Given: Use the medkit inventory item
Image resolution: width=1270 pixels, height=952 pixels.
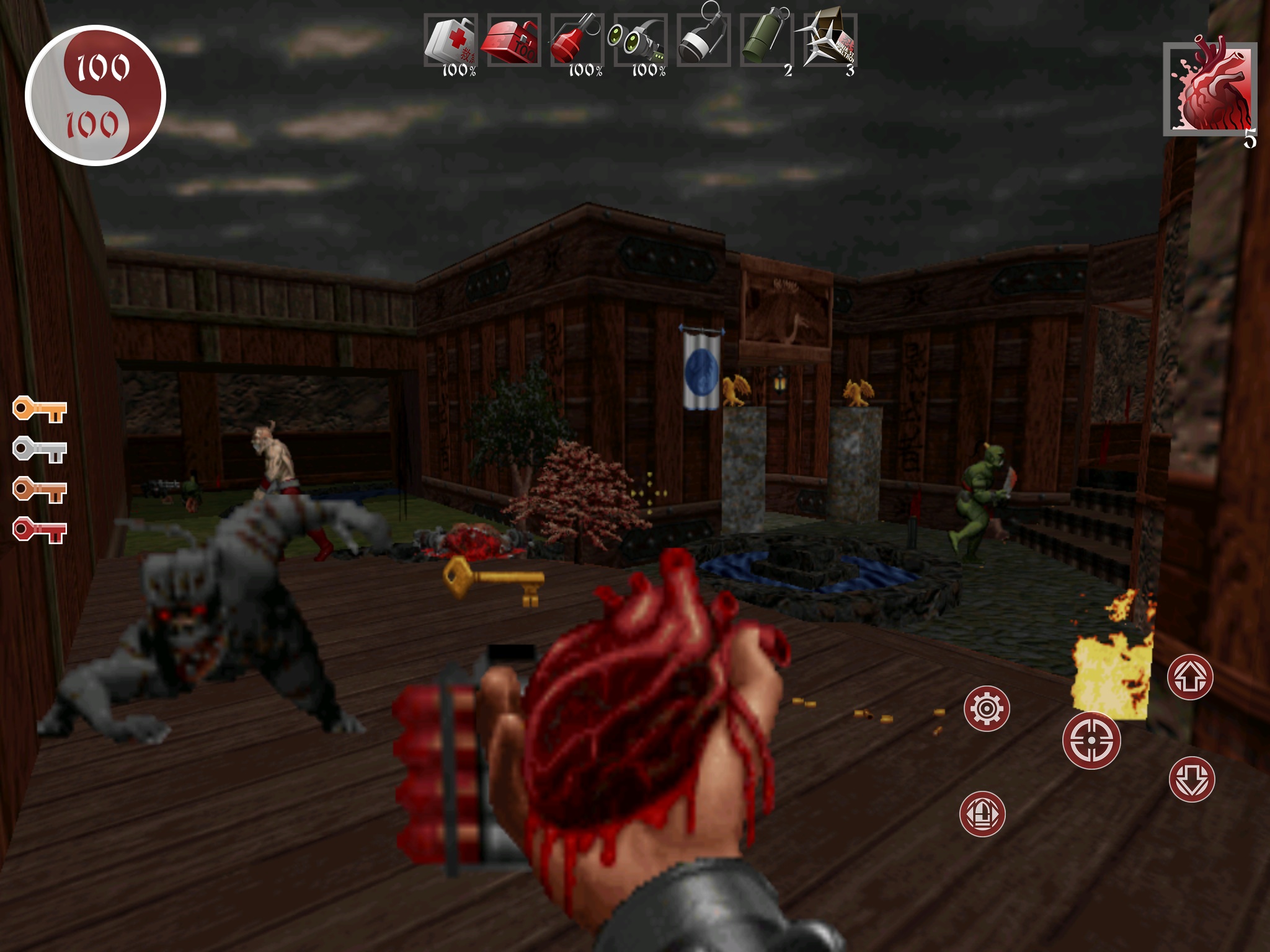Looking at the screenshot, I should tap(451, 41).
